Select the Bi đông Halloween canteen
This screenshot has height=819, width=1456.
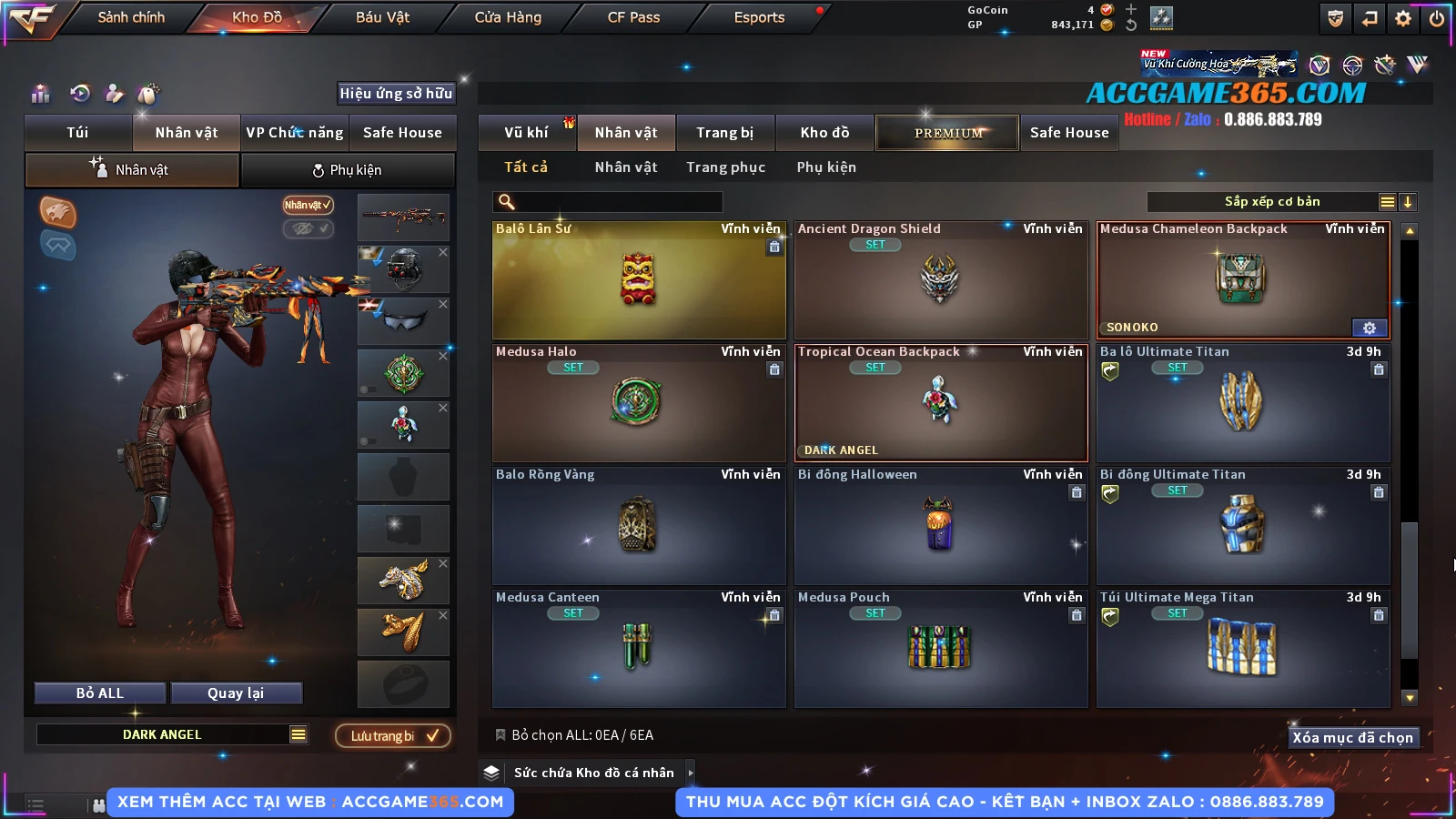[940, 526]
